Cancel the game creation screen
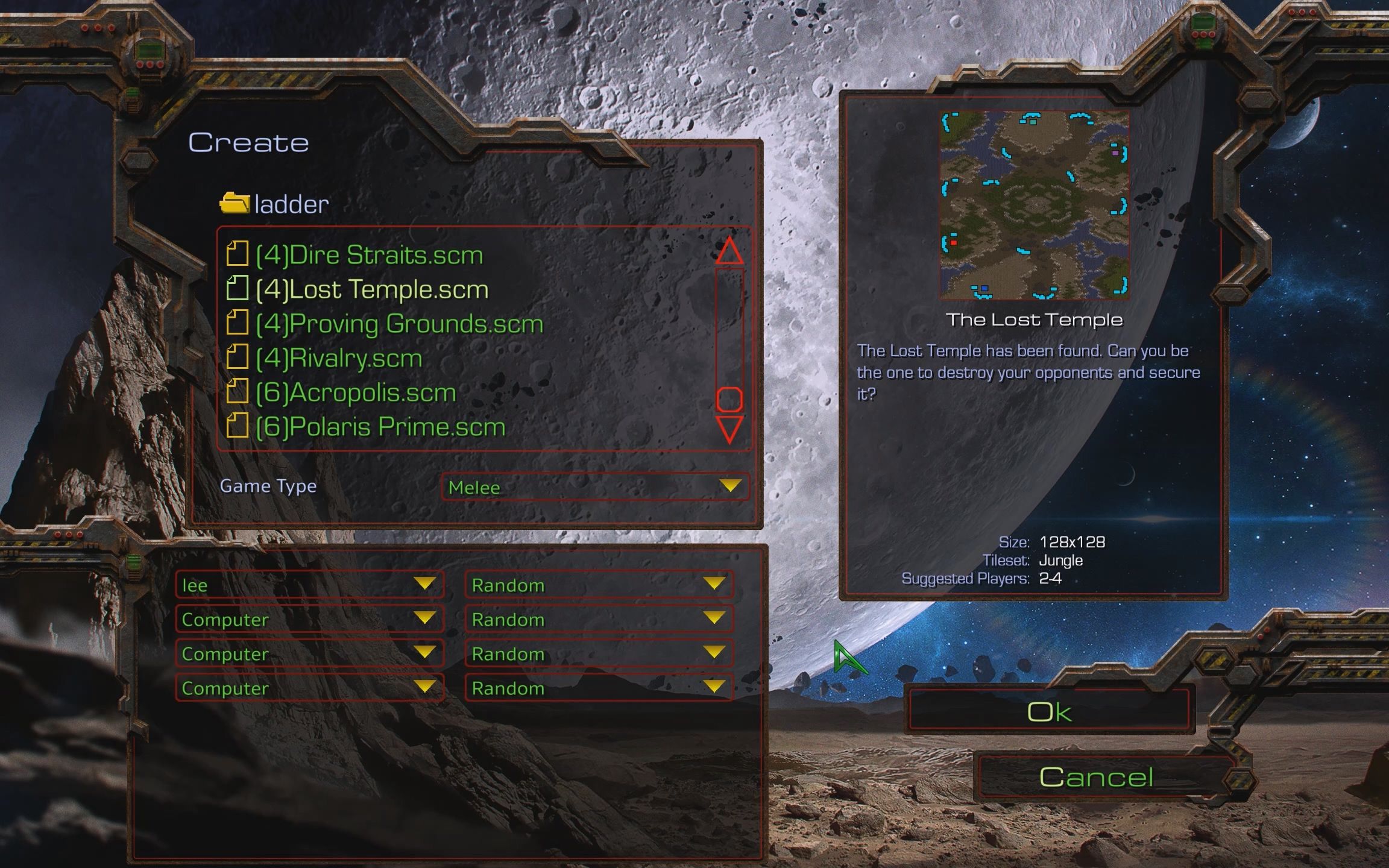Screen dimensions: 1389x868 [x=1096, y=777]
